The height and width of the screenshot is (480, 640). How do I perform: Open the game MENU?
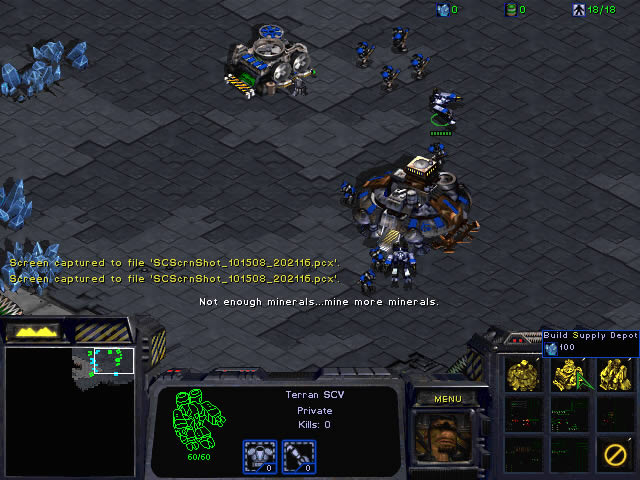coord(448,399)
